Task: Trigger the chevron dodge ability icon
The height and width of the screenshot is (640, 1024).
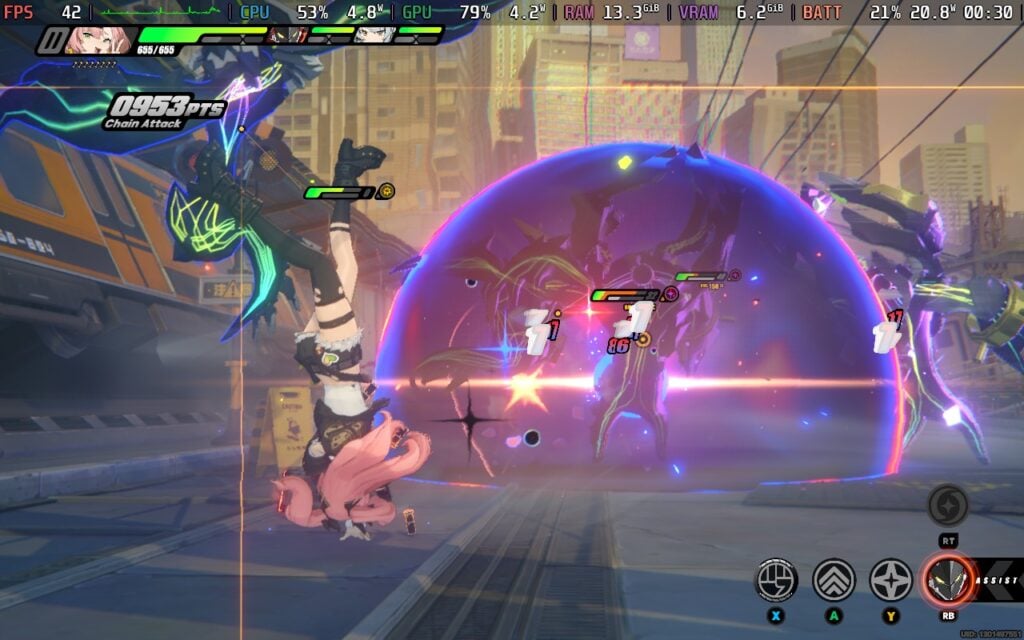Action: click(833, 579)
